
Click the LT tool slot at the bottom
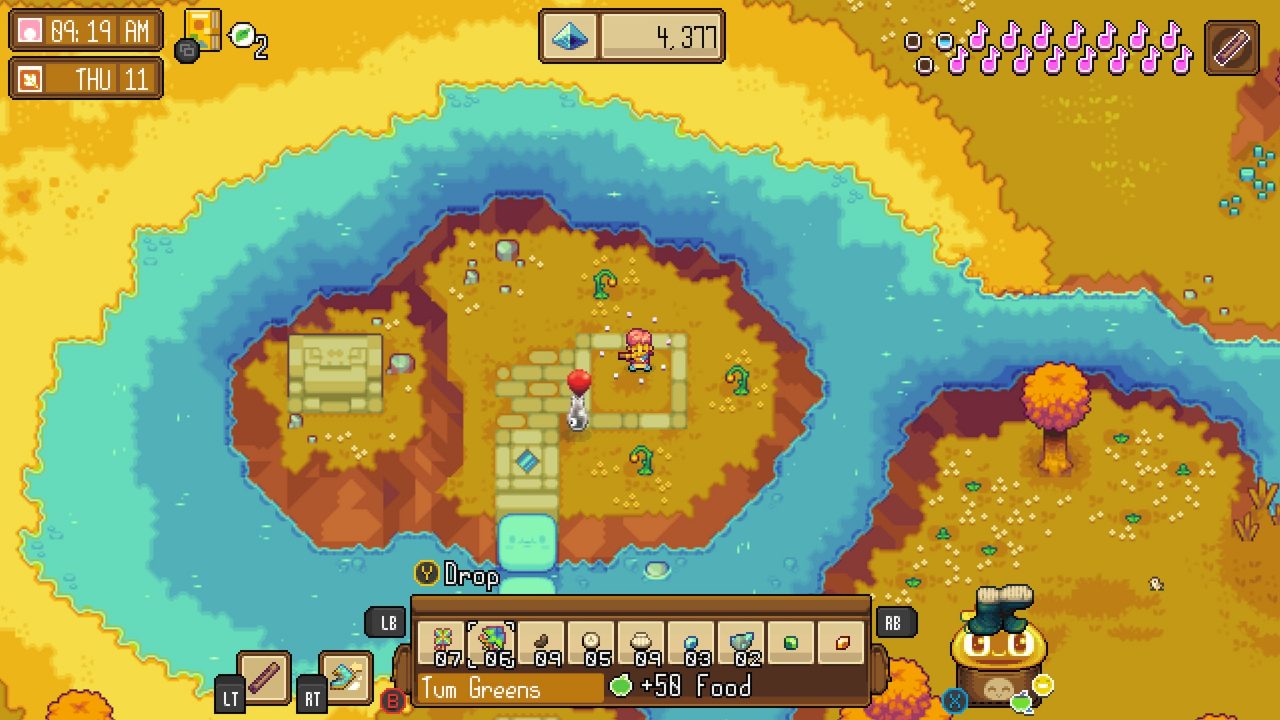(x=232, y=694)
